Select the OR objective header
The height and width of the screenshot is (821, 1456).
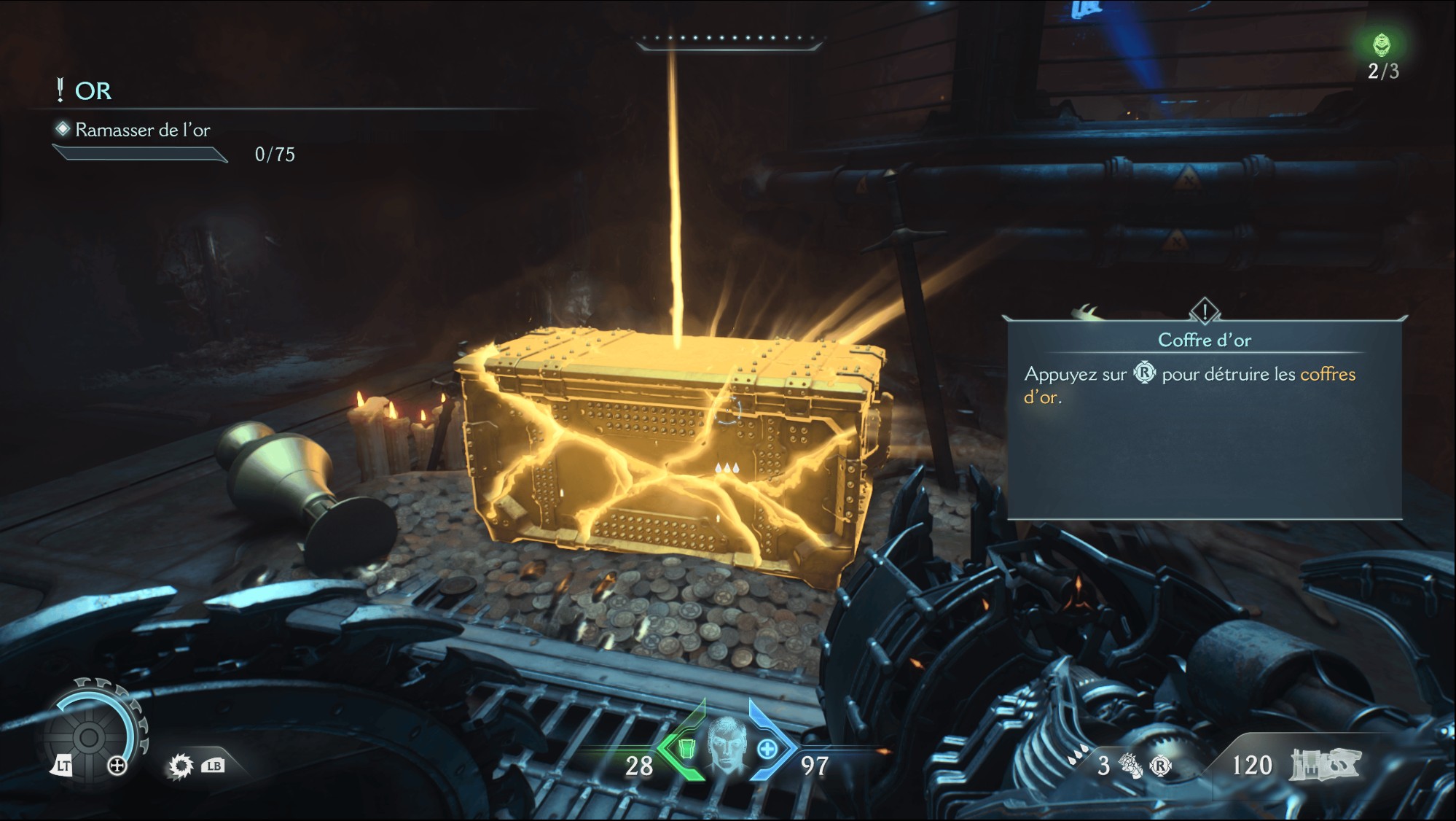click(93, 91)
